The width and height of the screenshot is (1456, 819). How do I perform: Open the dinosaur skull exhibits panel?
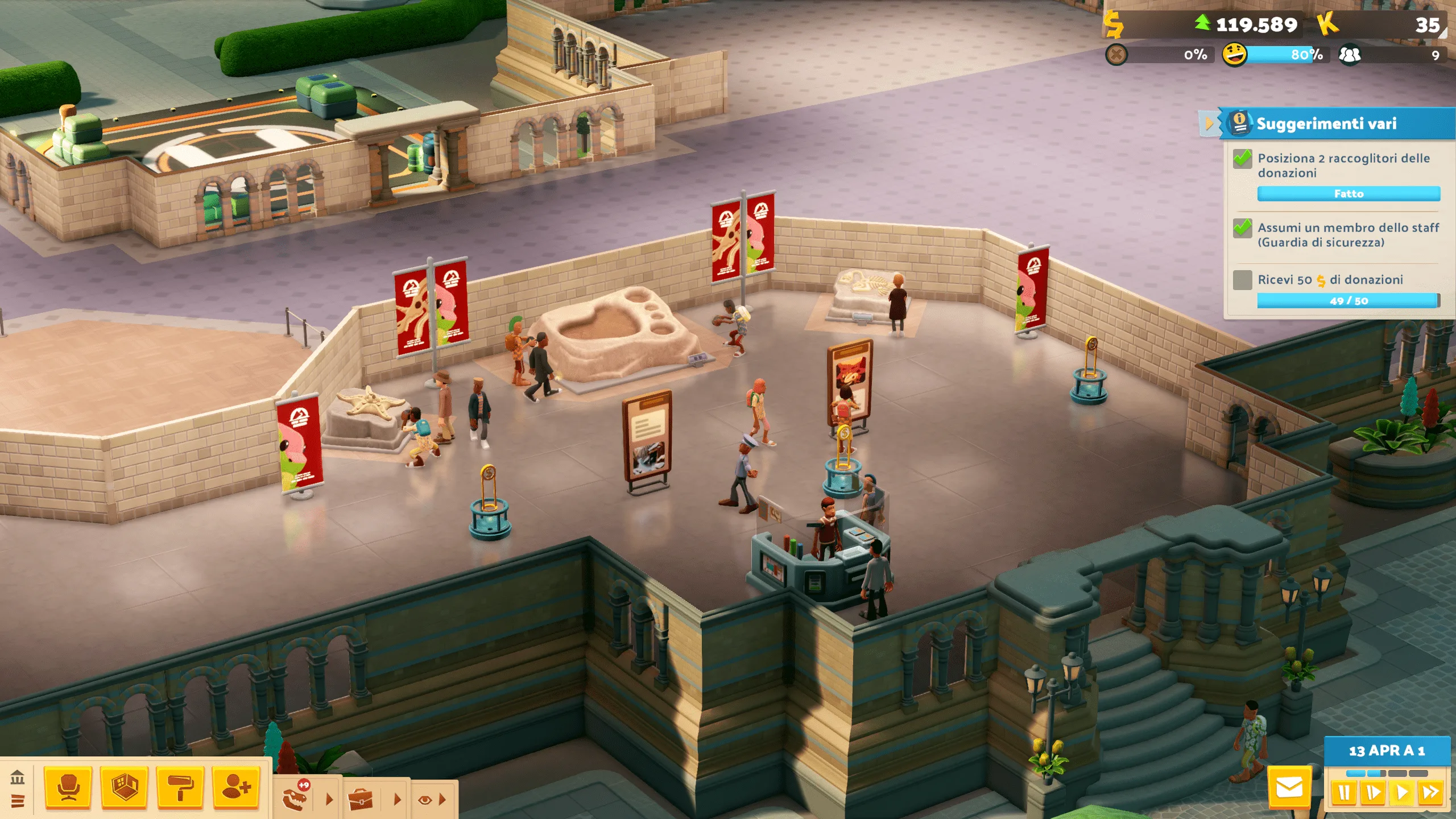tap(296, 797)
